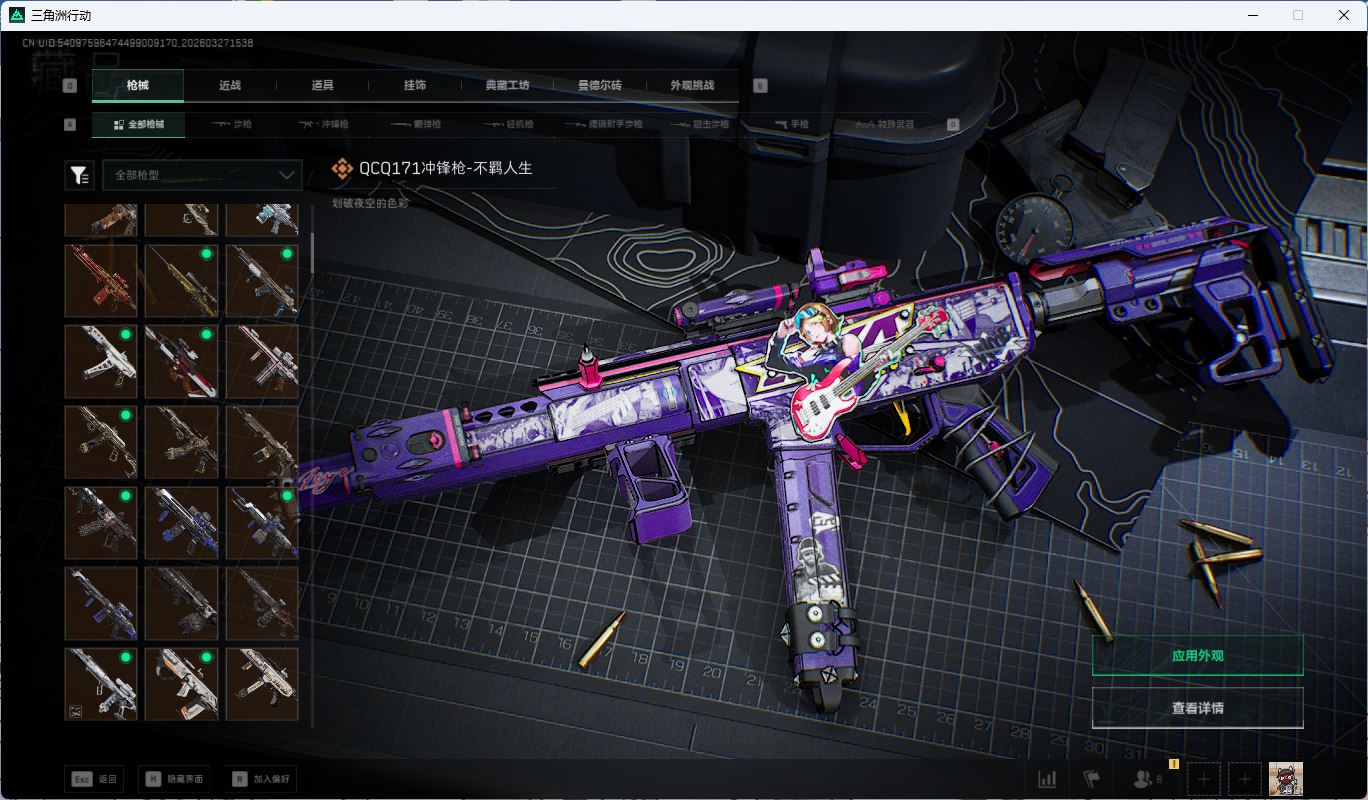Open the 全部枪型 weapon type dropdown

[202, 175]
